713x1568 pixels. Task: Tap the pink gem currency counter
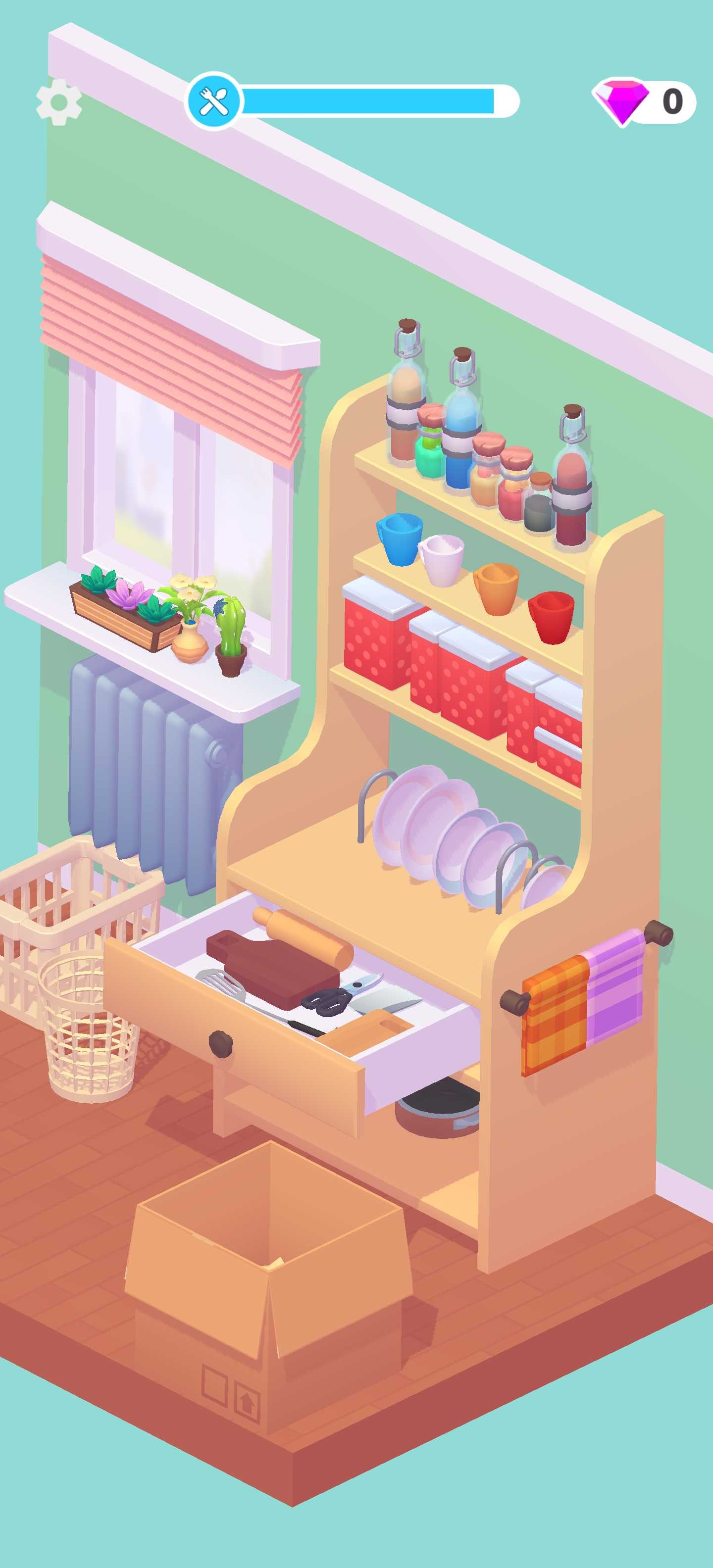(644, 101)
